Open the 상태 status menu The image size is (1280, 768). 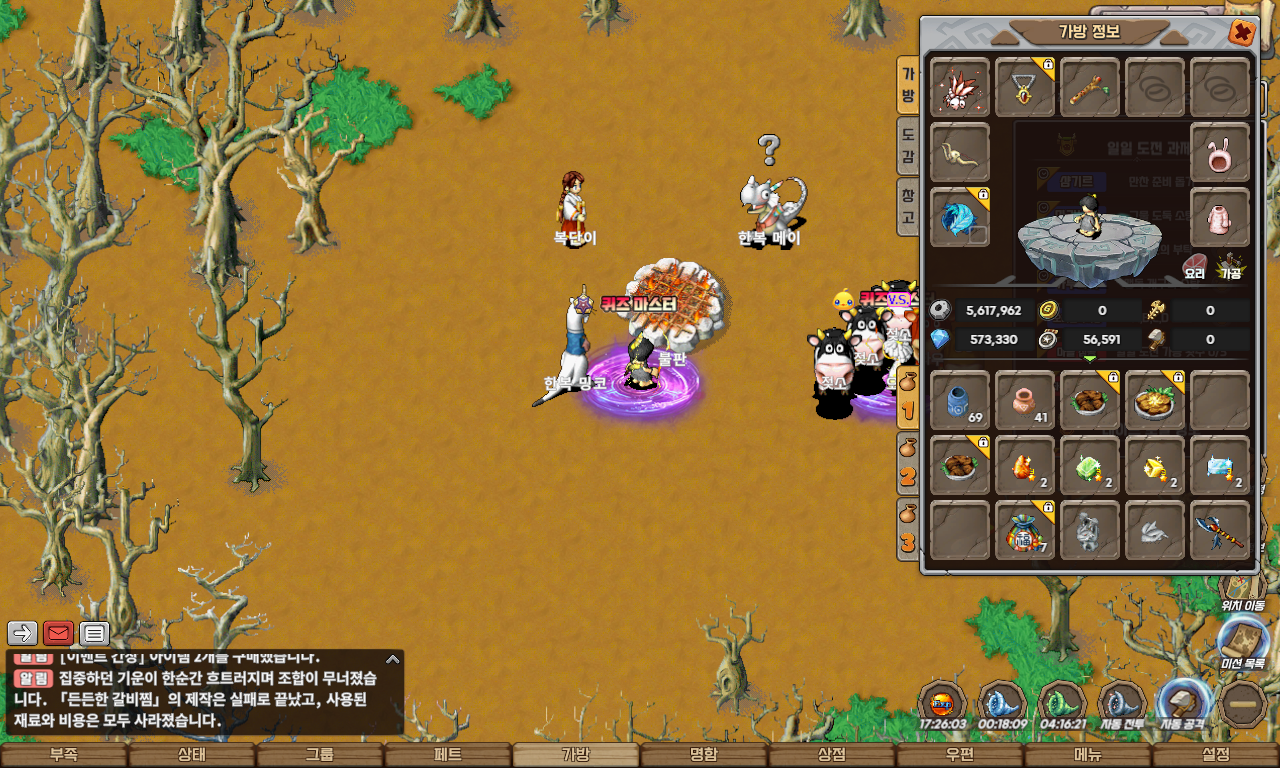coord(192,755)
